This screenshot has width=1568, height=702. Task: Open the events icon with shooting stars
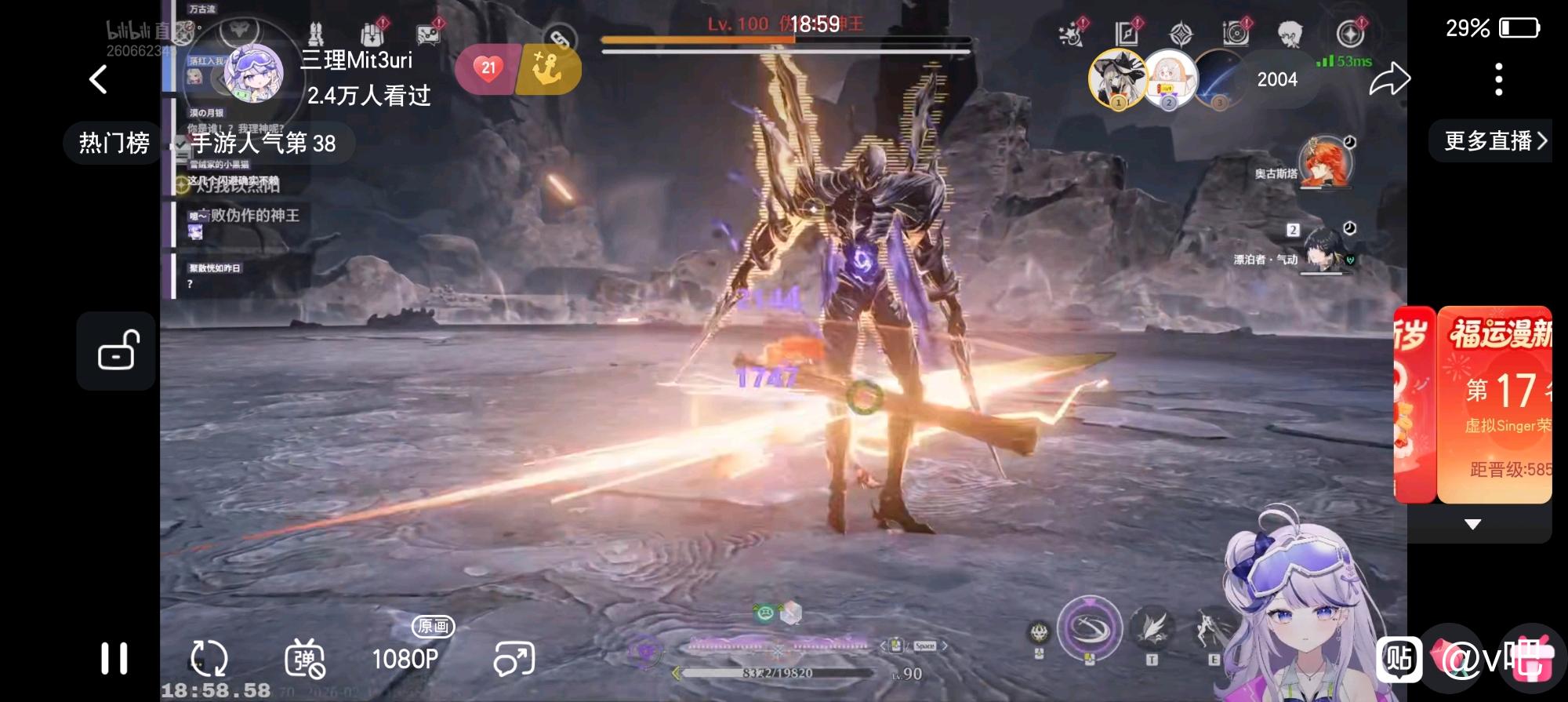1071,35
